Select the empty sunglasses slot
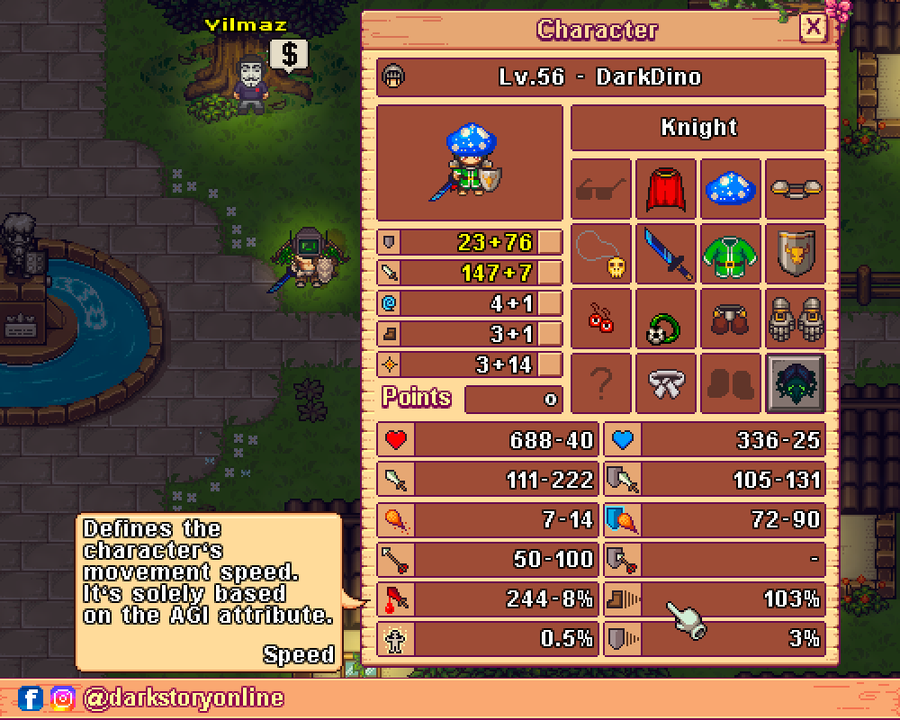Viewport: 900px width, 720px height. (x=602, y=189)
